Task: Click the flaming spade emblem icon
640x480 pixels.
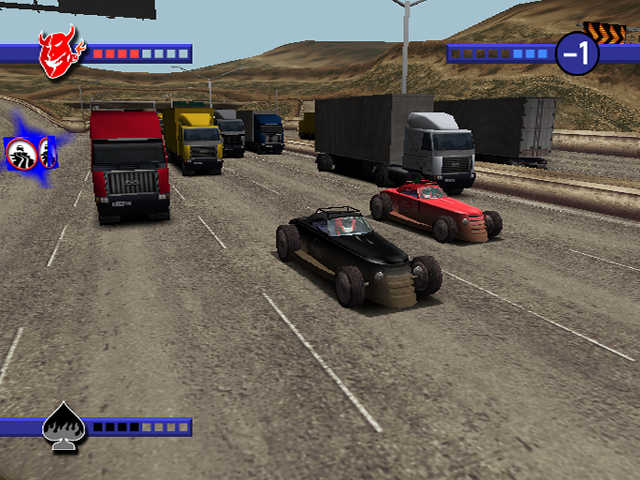Action: pyautogui.click(x=61, y=428)
